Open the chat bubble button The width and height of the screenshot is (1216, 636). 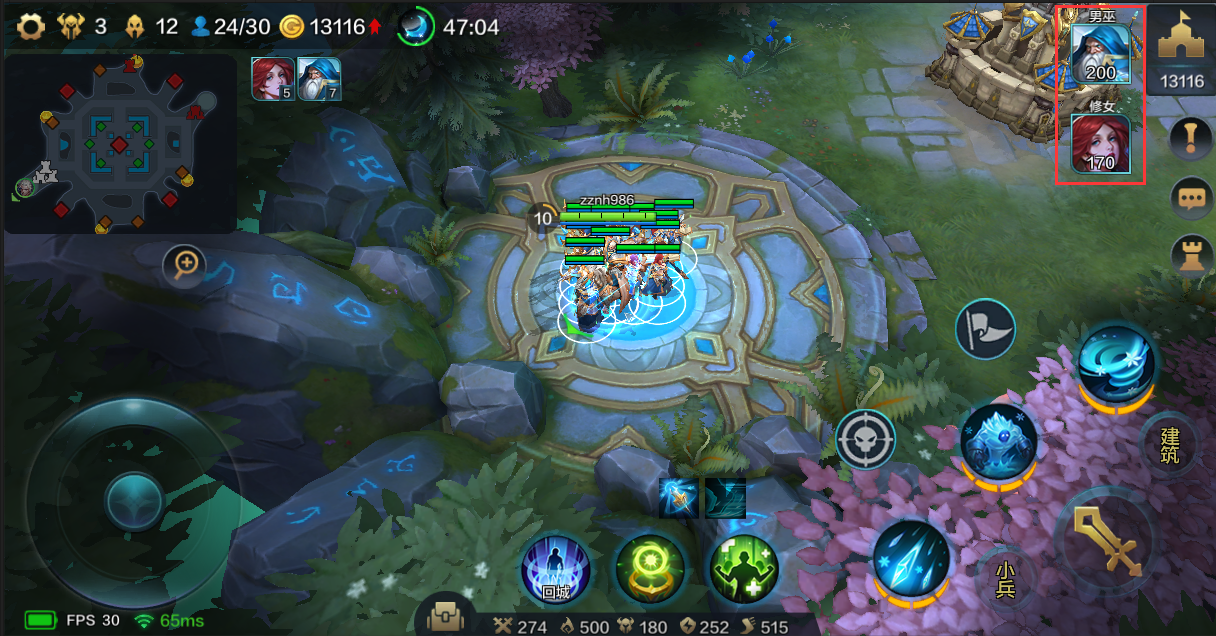(x=1190, y=198)
